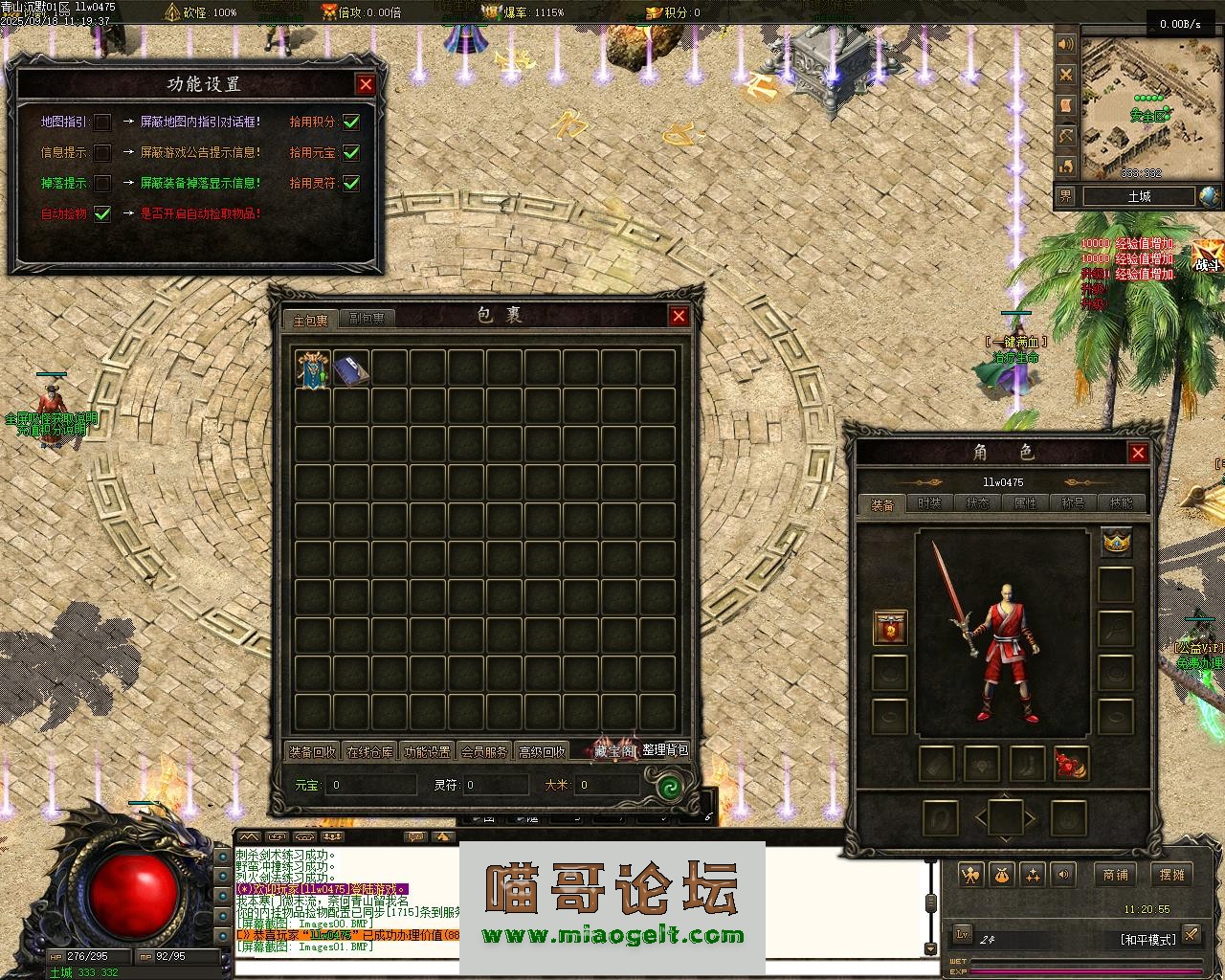This screenshot has width=1225, height=980.
Task: Switch to the 副包裹 secondary bag tab
Action: click(367, 319)
